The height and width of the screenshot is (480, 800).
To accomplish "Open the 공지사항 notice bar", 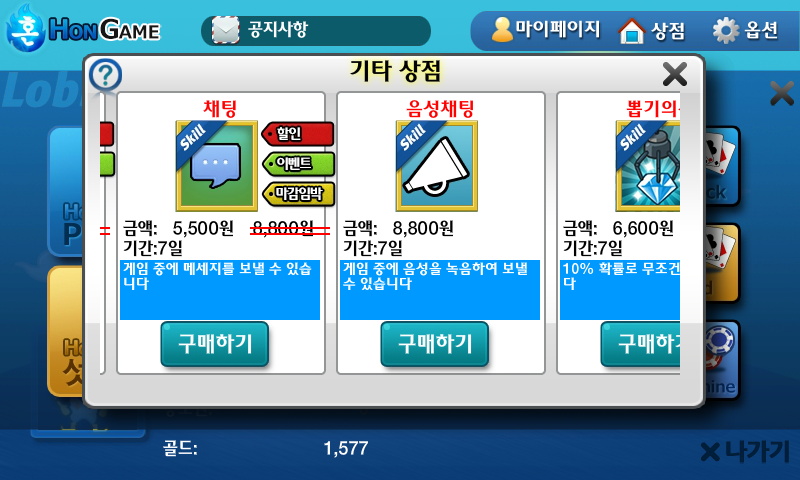I will pyautogui.click(x=315, y=30).
